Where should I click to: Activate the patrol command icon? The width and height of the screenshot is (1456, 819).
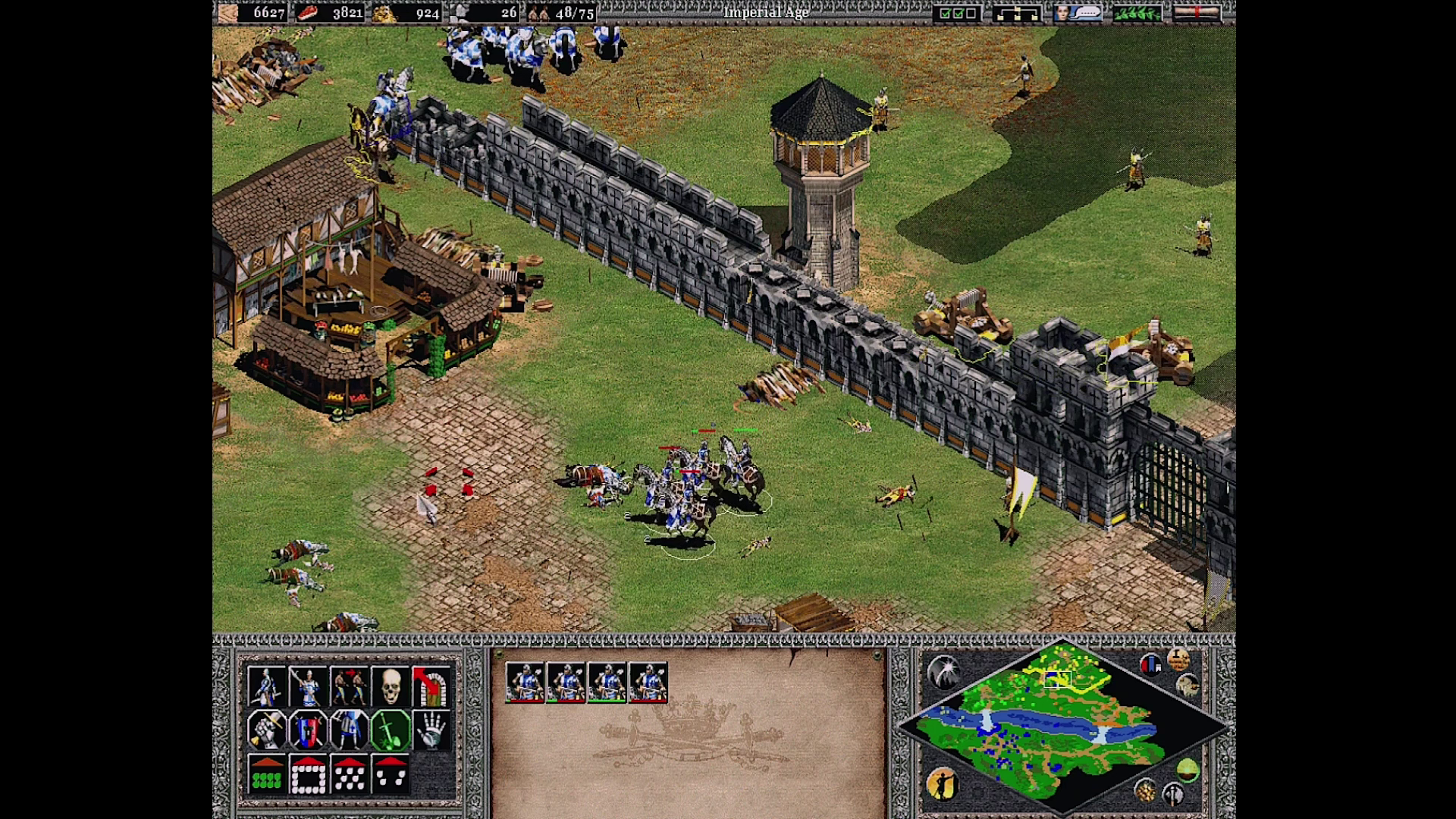[266, 686]
